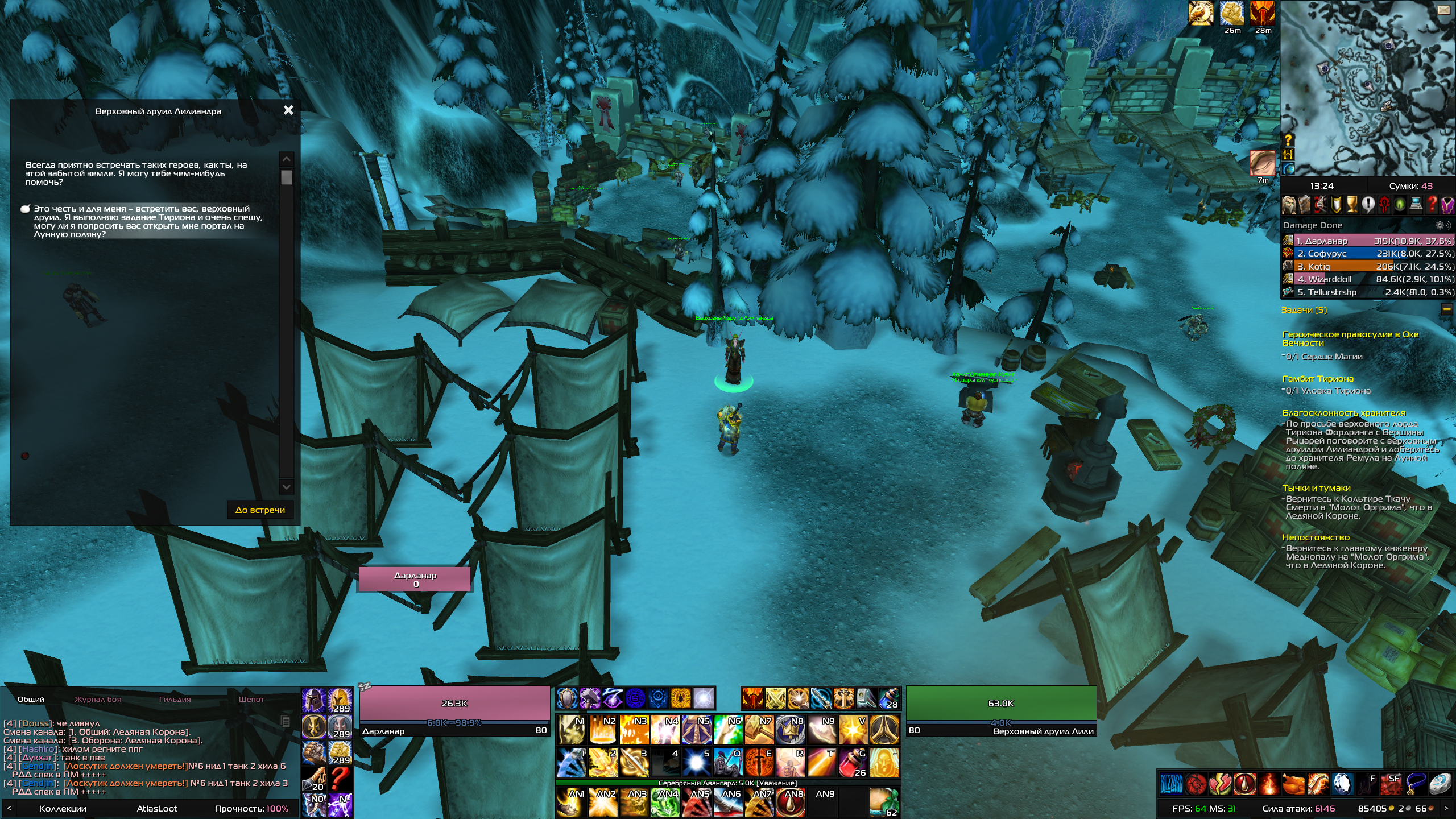Open the Damage Done meter settings gear
Screen dimensions: 1456x819
(1440, 225)
